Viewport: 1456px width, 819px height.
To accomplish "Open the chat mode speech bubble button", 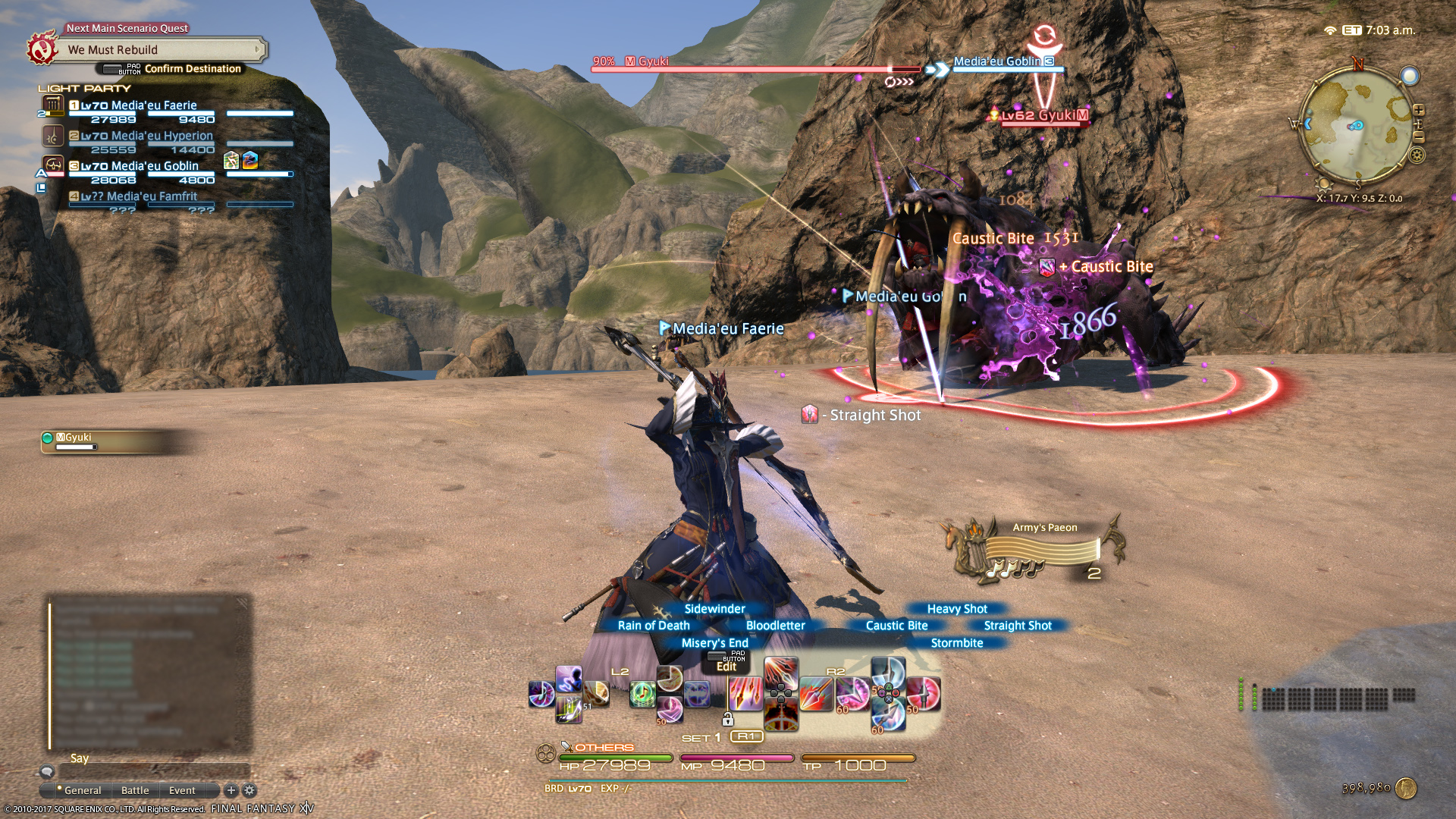I will (x=47, y=772).
